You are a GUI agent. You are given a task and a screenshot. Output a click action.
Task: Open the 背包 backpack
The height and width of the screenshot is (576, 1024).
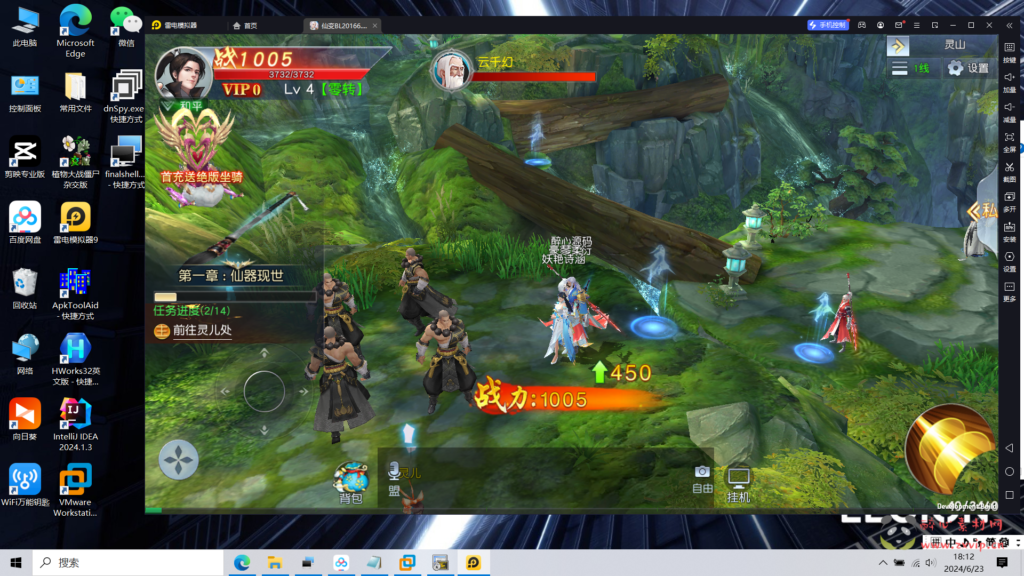351,484
